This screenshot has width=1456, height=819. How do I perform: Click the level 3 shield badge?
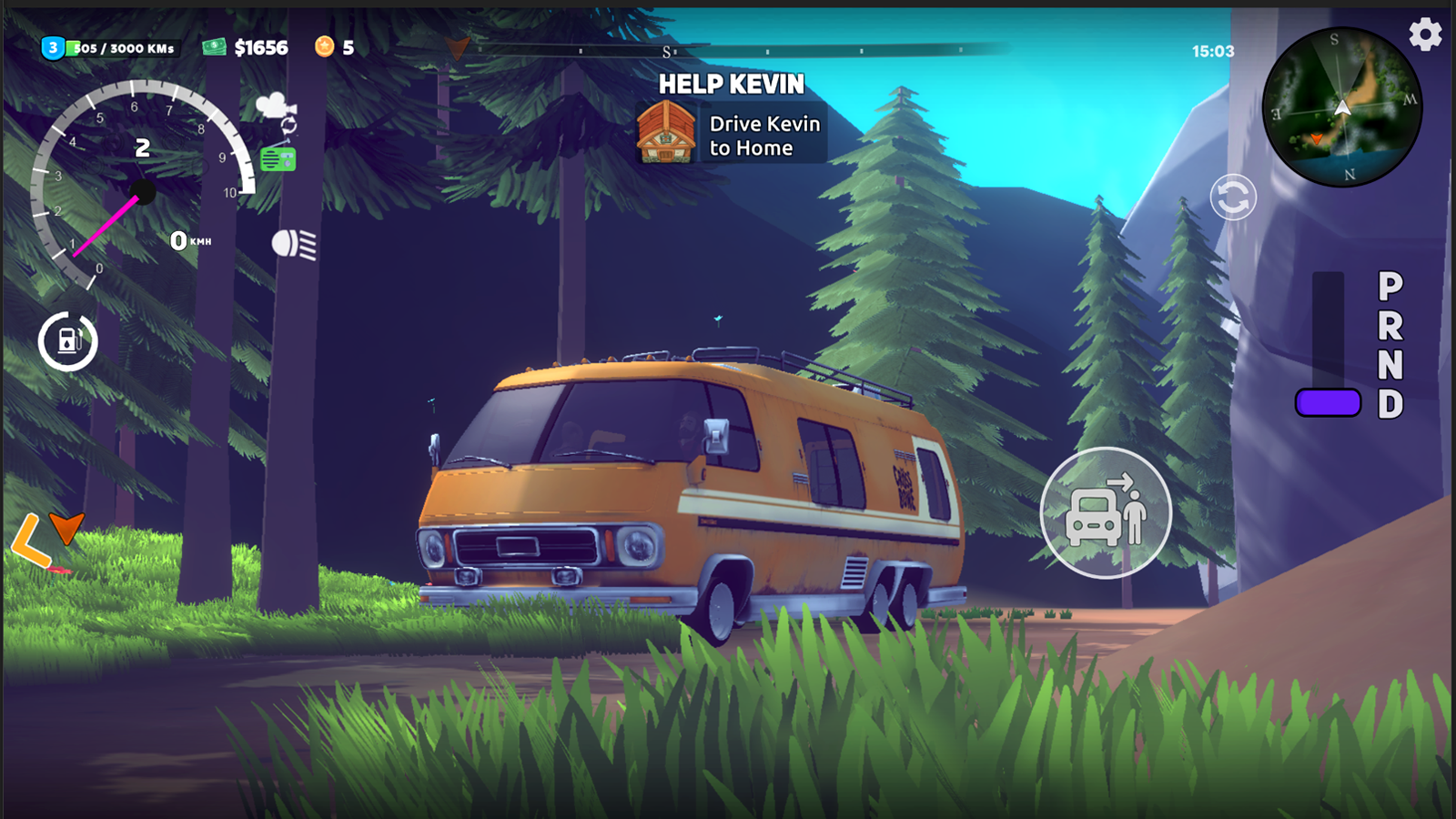pyautogui.click(x=52, y=46)
